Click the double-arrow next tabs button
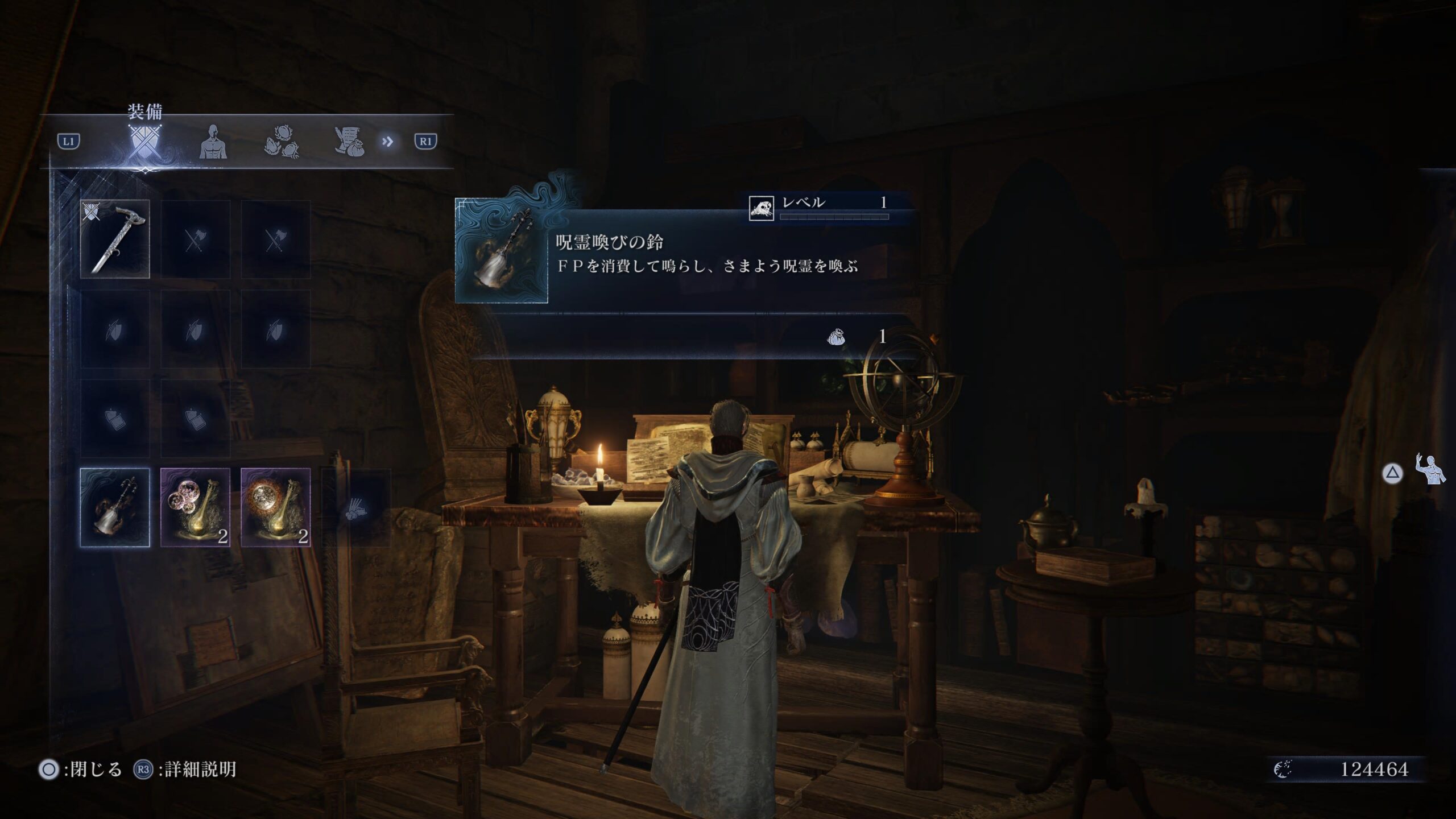Image resolution: width=1456 pixels, height=819 pixels. [x=388, y=142]
